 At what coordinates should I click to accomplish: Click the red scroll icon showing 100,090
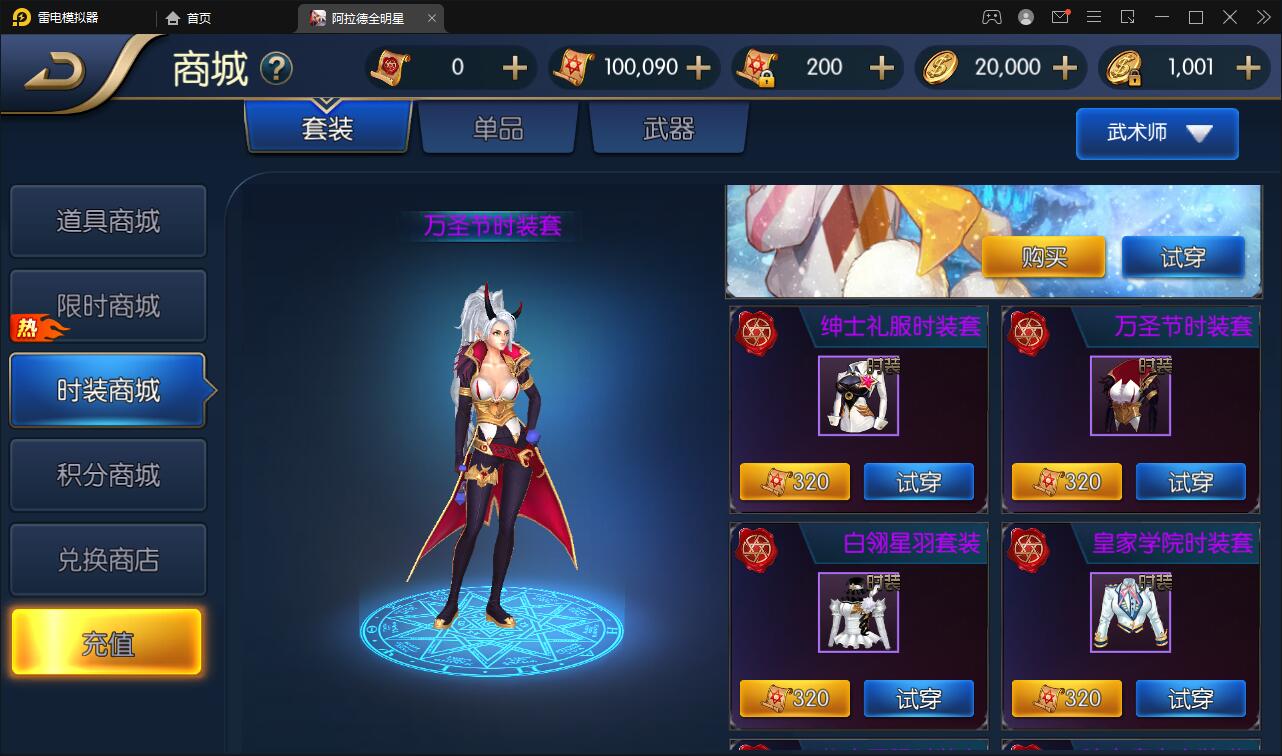575,67
